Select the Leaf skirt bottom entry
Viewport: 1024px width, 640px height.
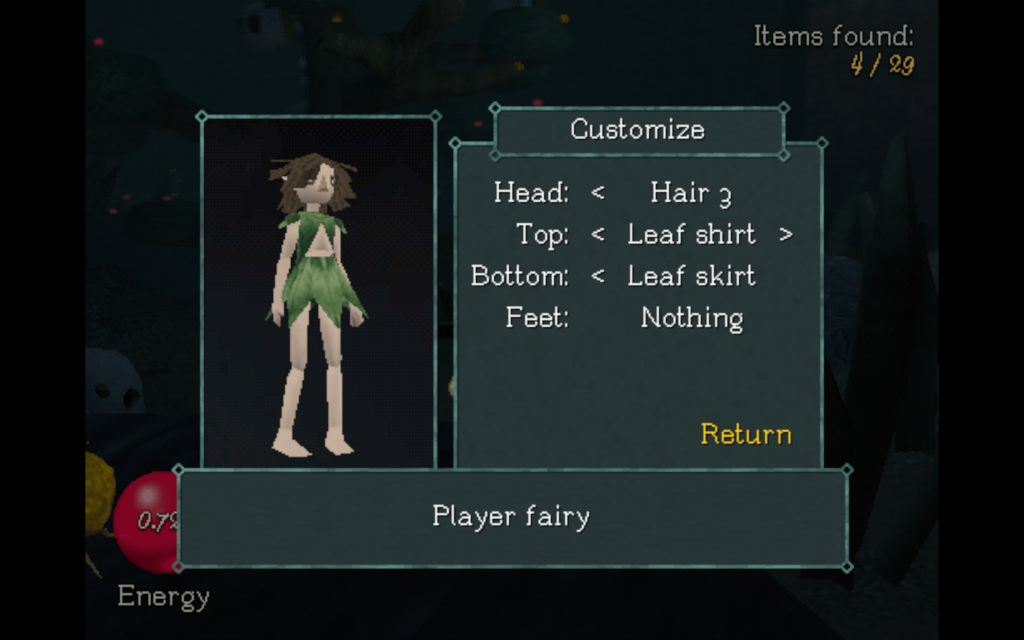(x=691, y=277)
